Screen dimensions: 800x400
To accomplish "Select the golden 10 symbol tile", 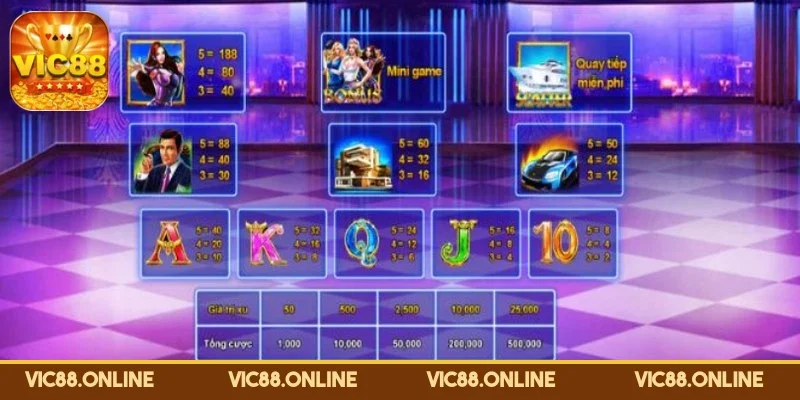I will [572, 243].
